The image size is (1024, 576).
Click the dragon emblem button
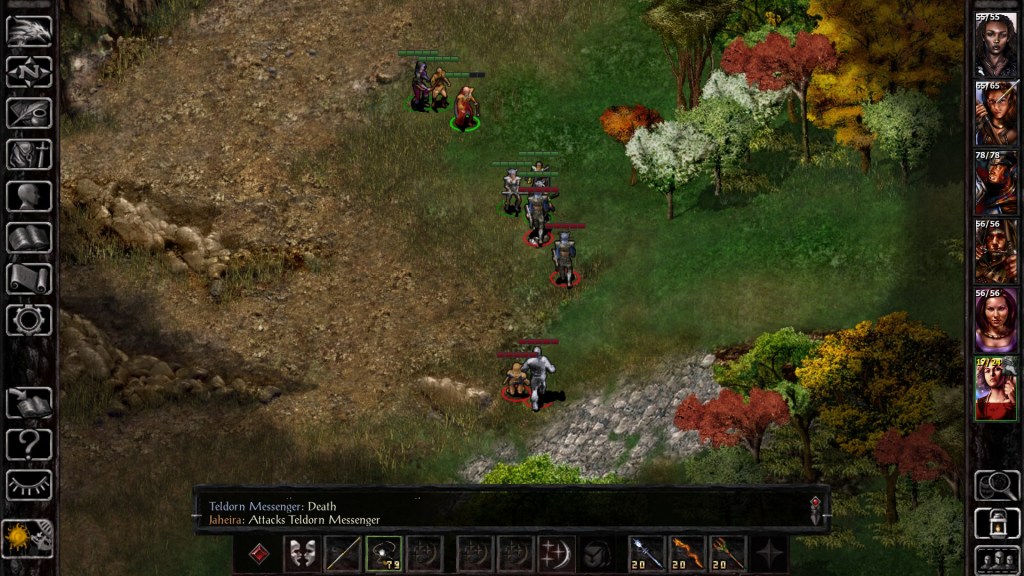click(x=29, y=31)
